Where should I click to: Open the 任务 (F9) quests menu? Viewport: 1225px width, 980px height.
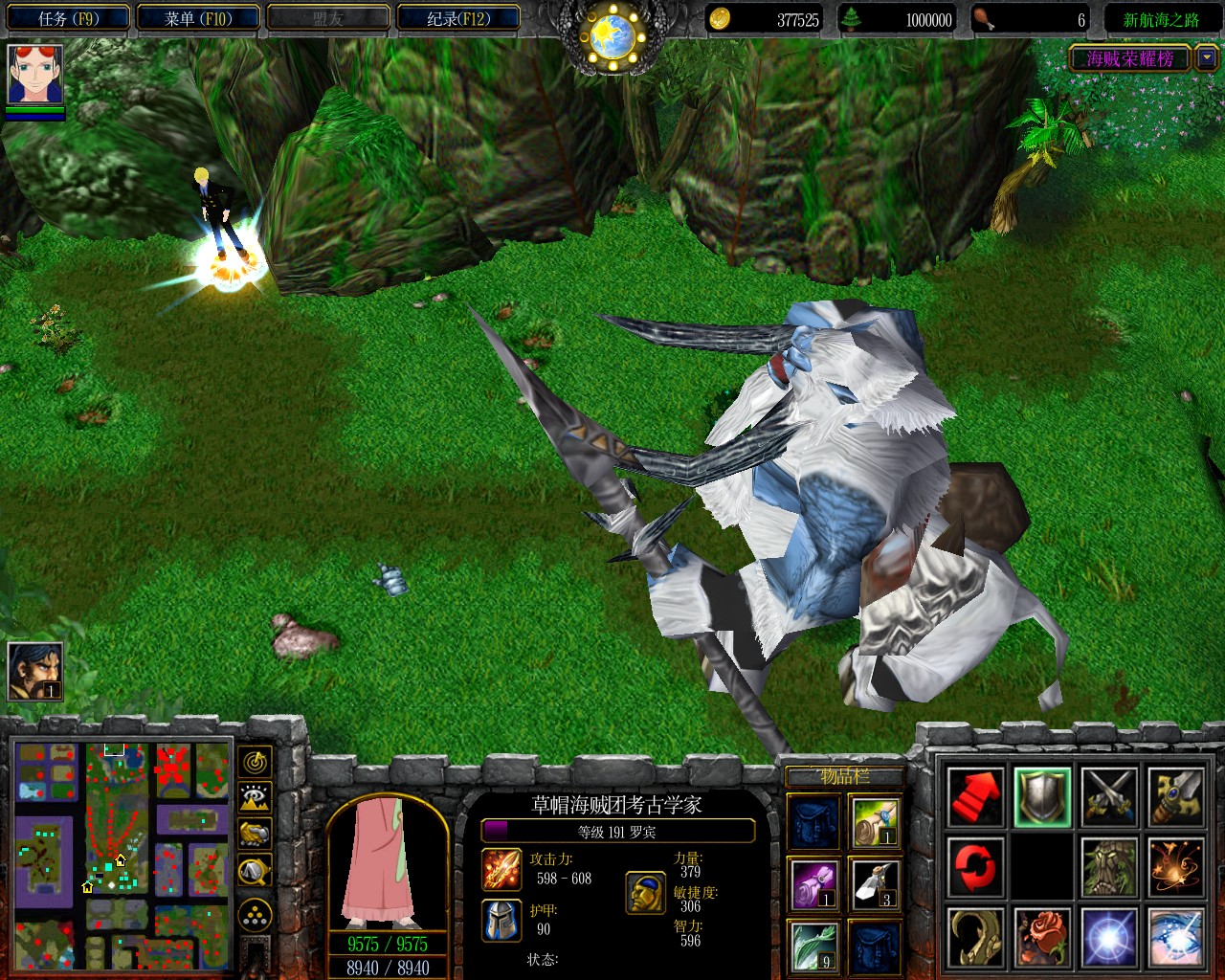pos(68,18)
